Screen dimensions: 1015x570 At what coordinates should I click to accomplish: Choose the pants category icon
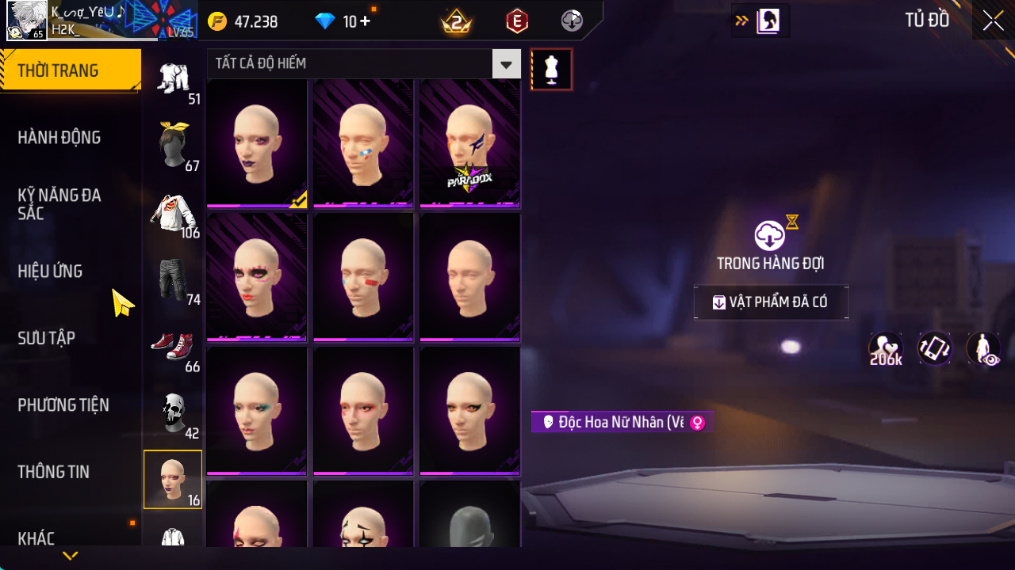point(173,278)
